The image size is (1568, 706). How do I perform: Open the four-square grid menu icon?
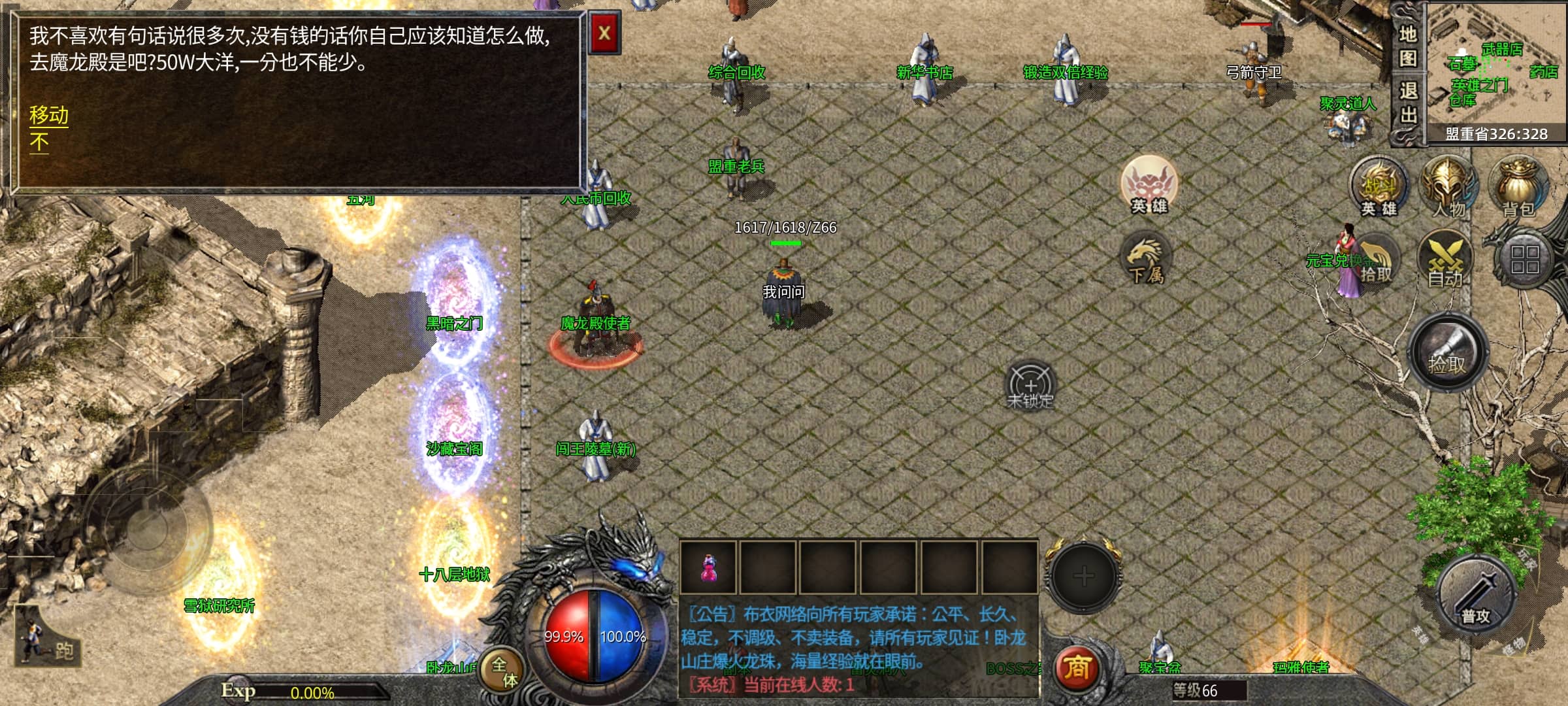tap(1524, 260)
